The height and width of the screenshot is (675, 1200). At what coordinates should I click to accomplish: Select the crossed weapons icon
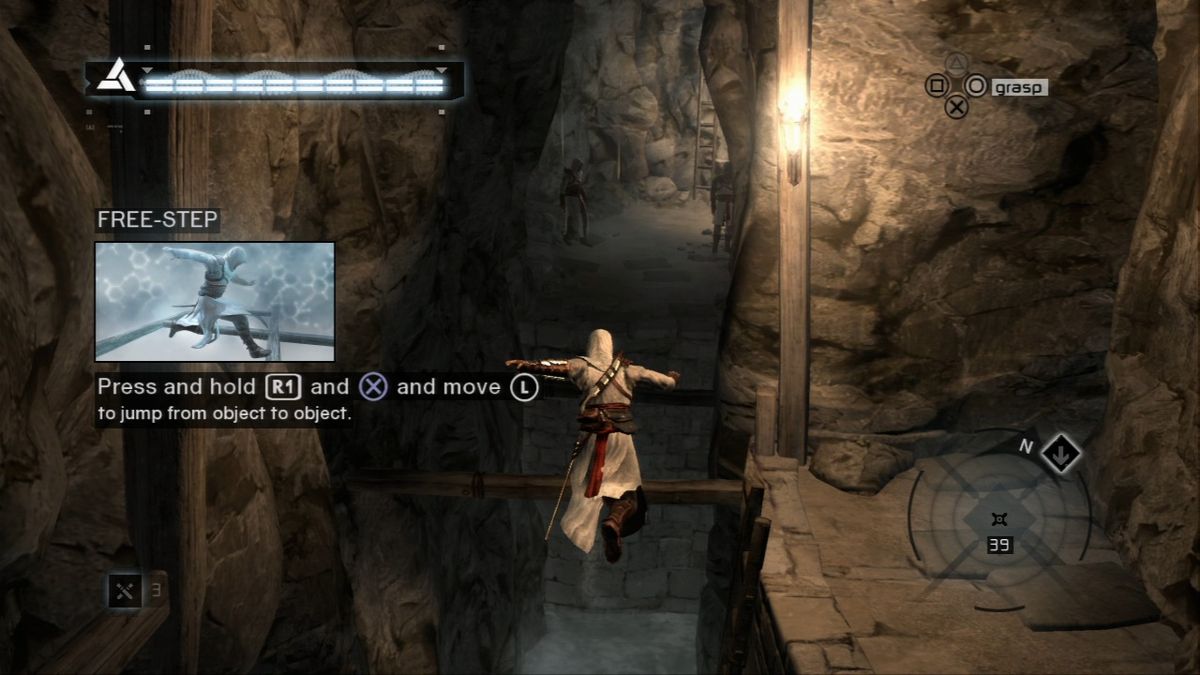pyautogui.click(x=125, y=590)
